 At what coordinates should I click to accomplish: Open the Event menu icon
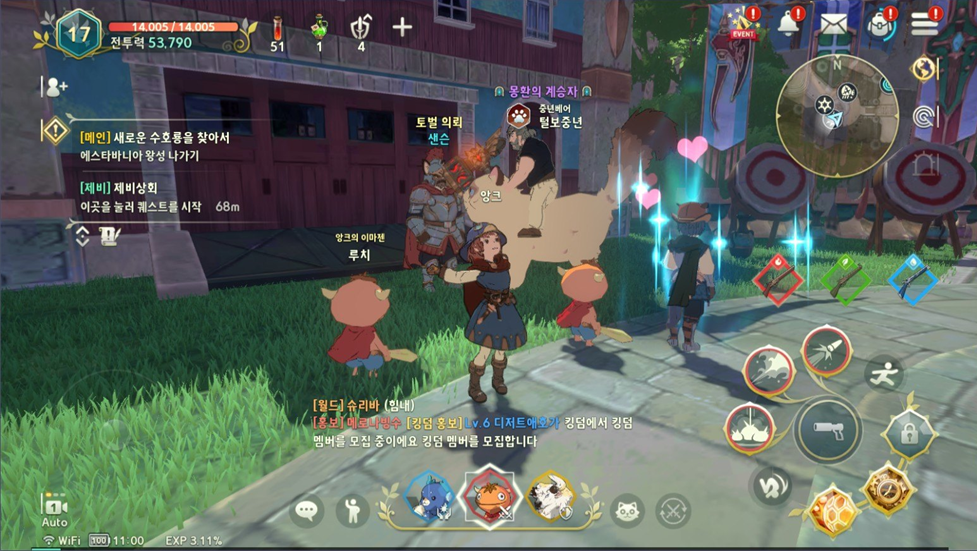[743, 22]
